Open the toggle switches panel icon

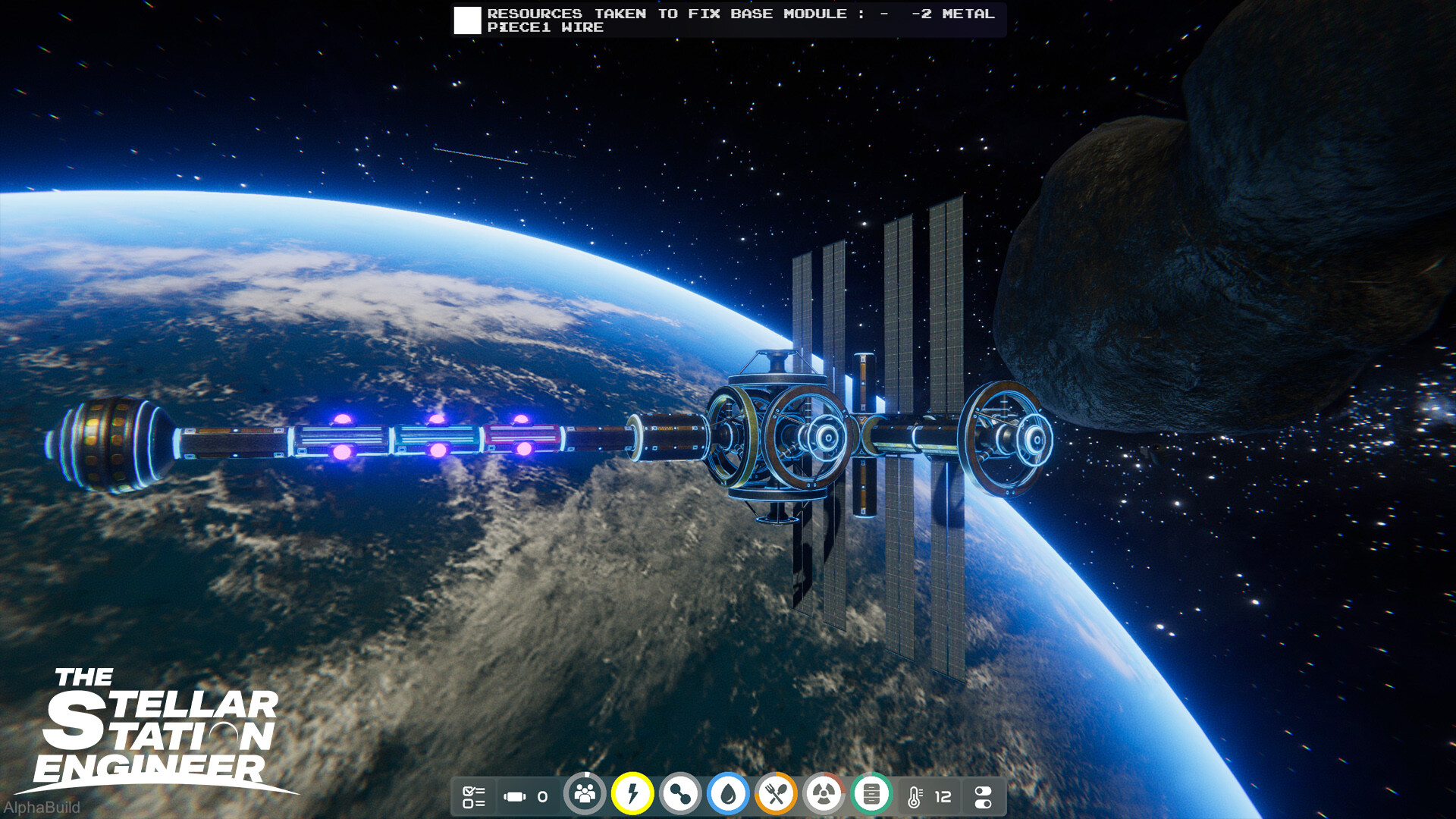pyautogui.click(x=982, y=795)
